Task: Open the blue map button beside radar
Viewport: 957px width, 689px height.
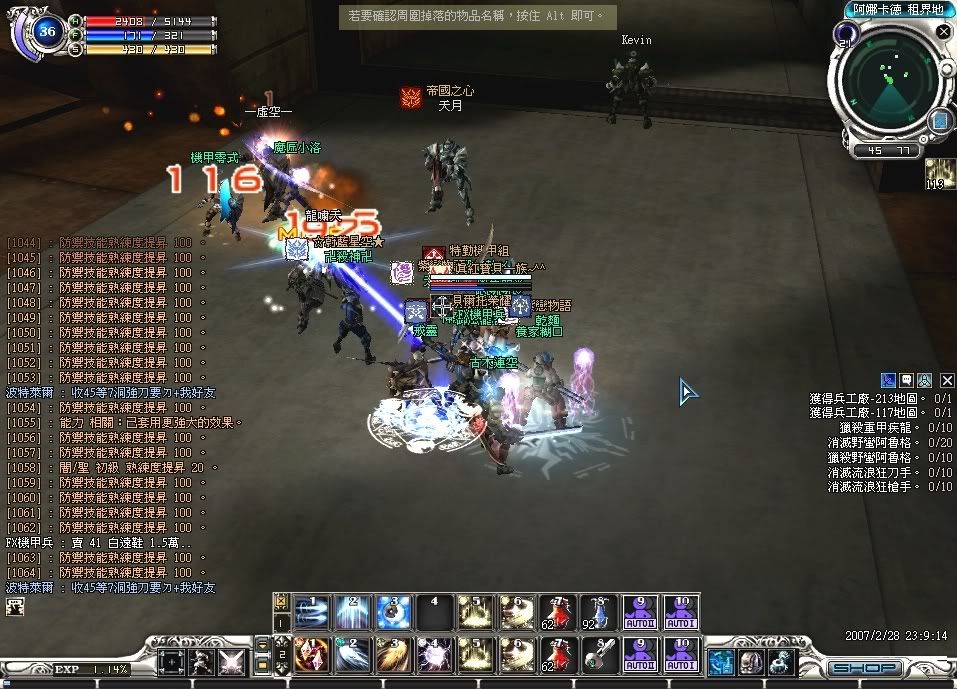Action: (x=939, y=122)
